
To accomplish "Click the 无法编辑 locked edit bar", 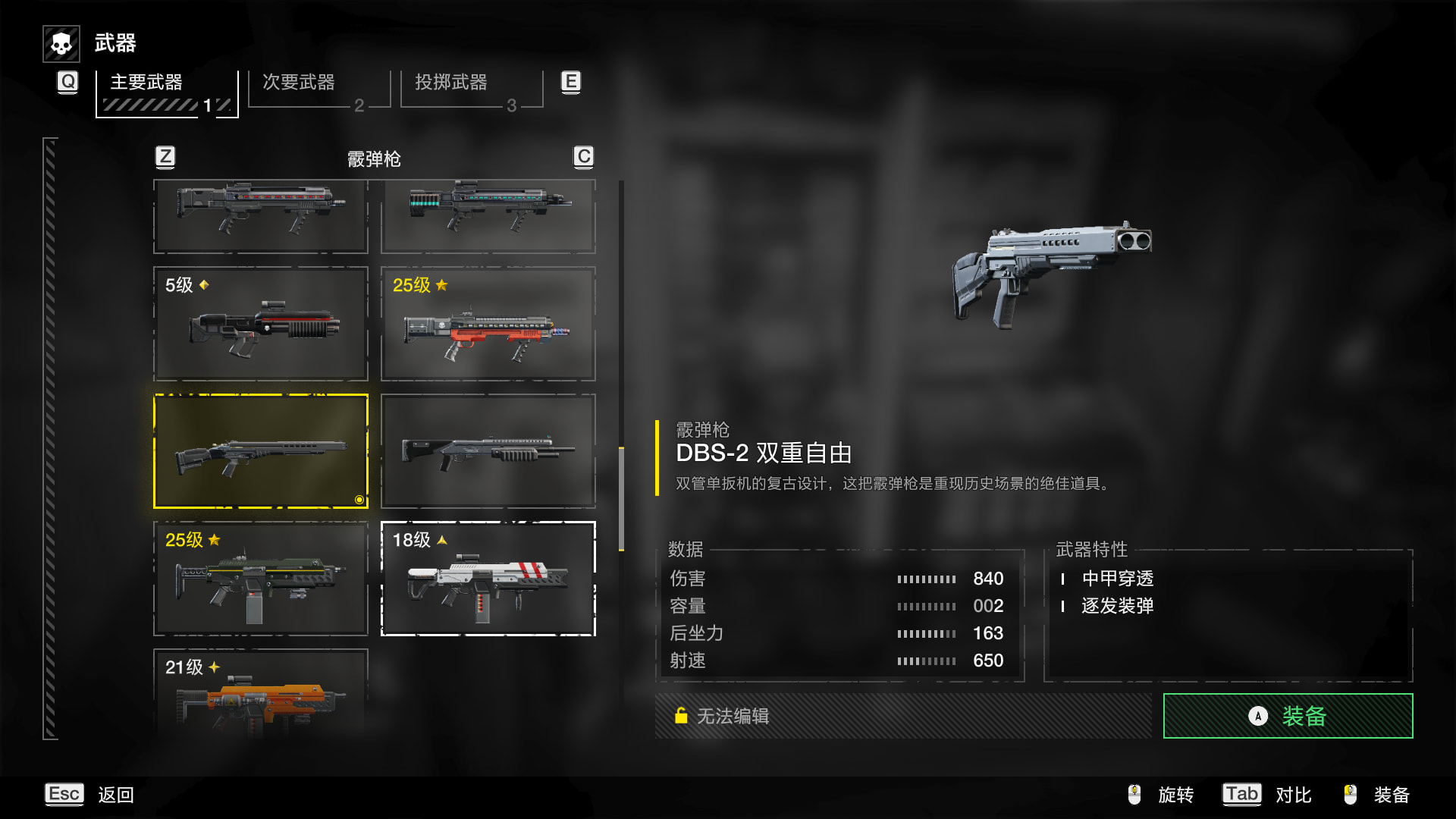I will (902, 716).
